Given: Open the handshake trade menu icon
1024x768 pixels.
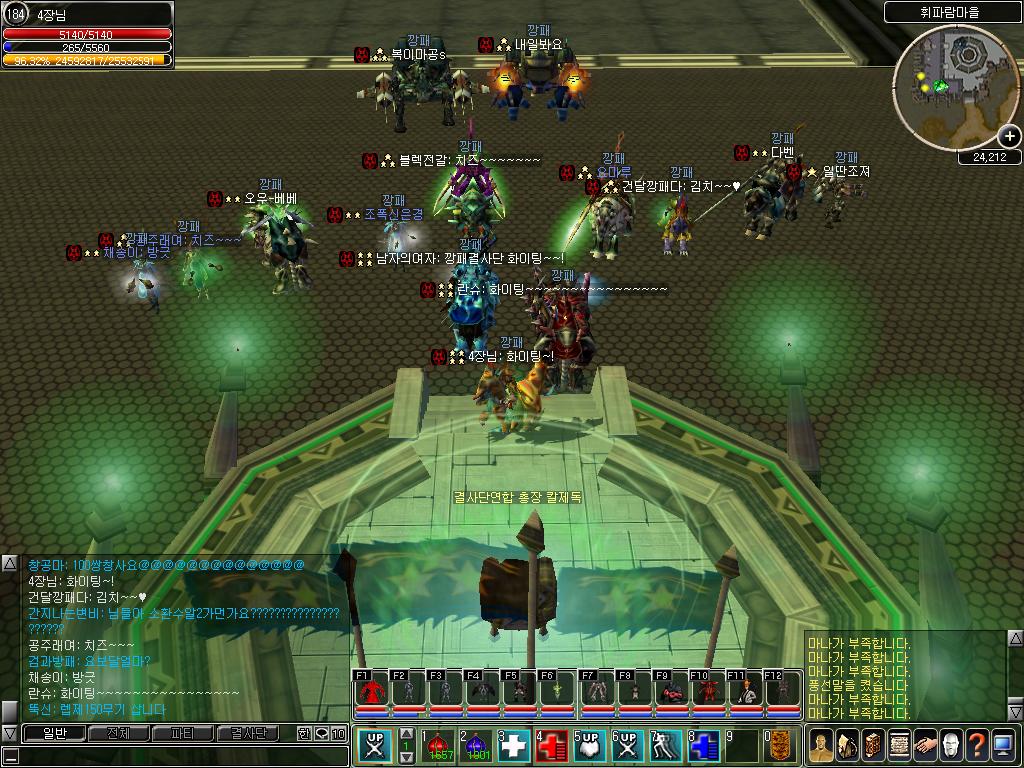Looking at the screenshot, I should pos(926,745).
